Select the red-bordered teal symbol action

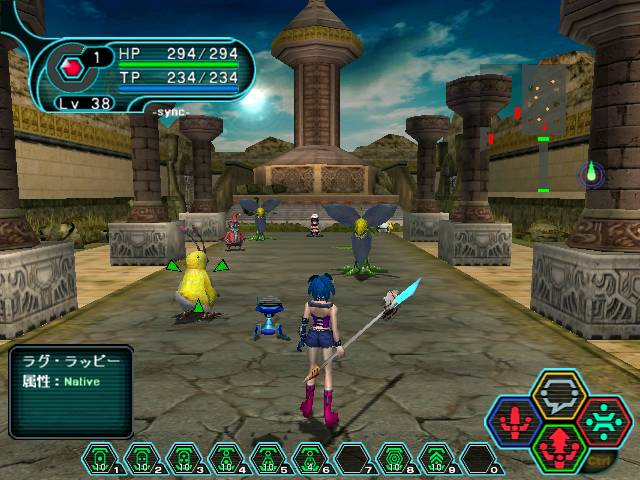pyautogui.click(x=602, y=421)
